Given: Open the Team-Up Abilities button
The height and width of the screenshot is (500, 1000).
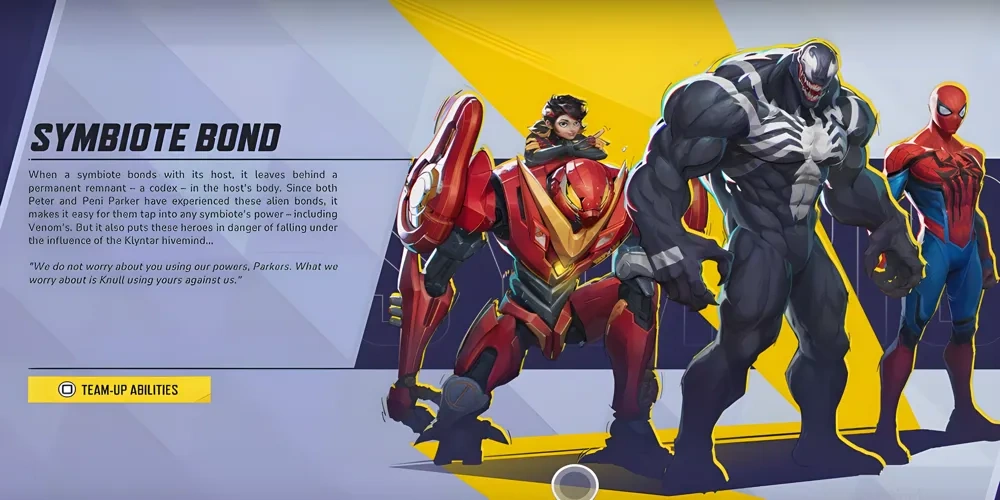Looking at the screenshot, I should (119, 389).
